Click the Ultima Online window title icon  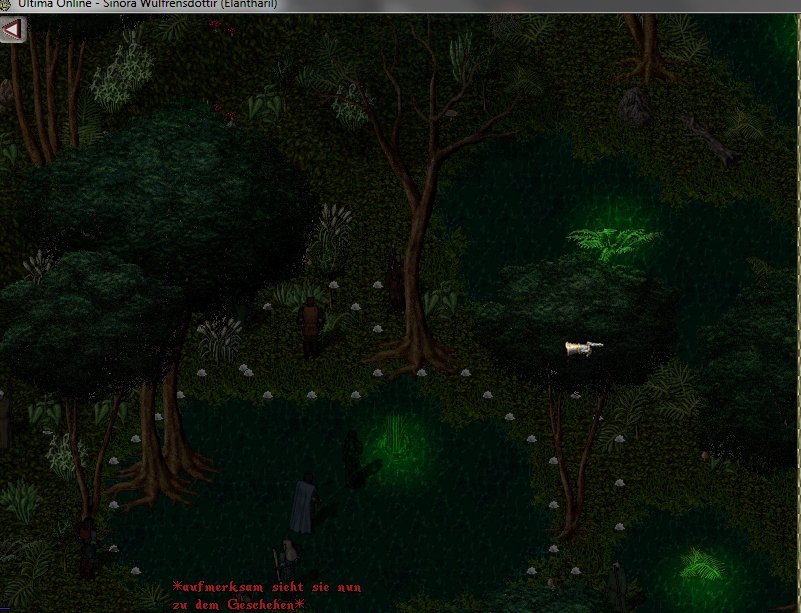point(6,5)
